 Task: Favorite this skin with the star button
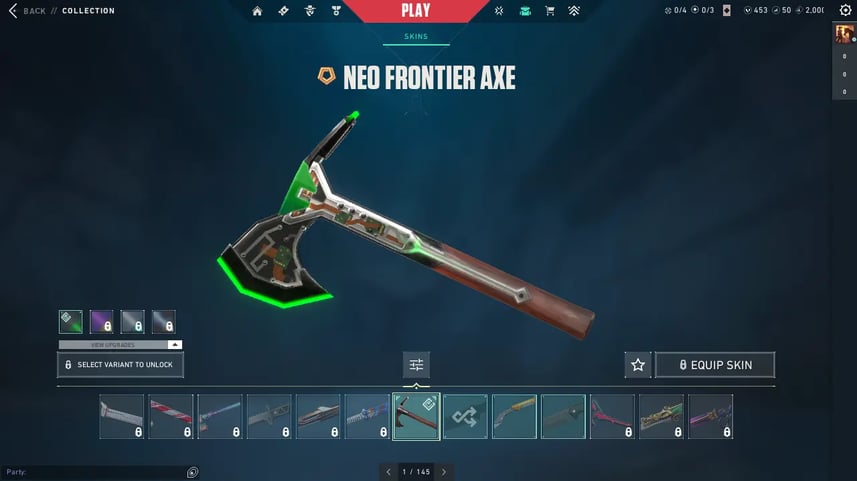pyautogui.click(x=638, y=365)
